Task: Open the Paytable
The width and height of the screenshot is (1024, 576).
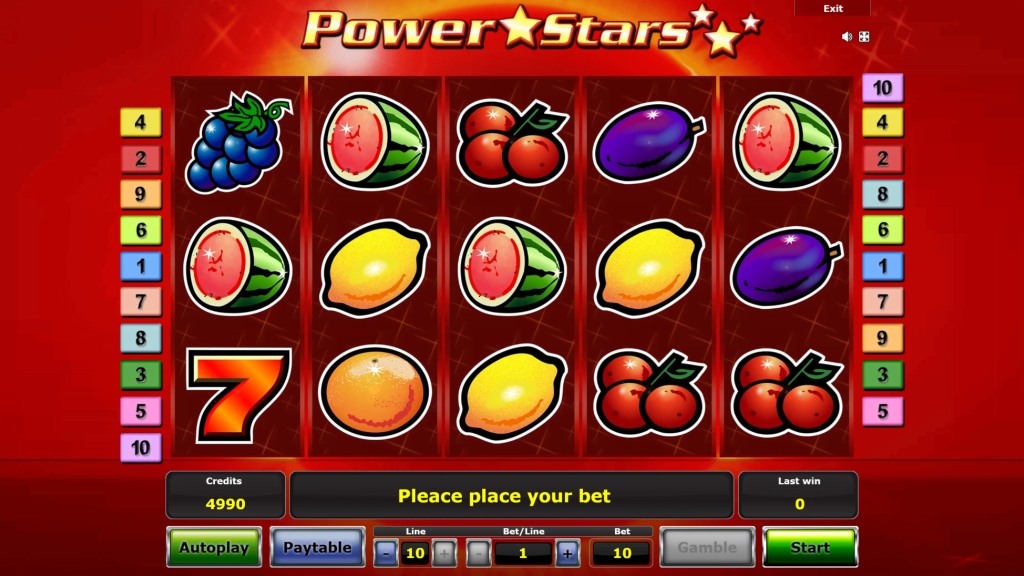Action: [317, 547]
